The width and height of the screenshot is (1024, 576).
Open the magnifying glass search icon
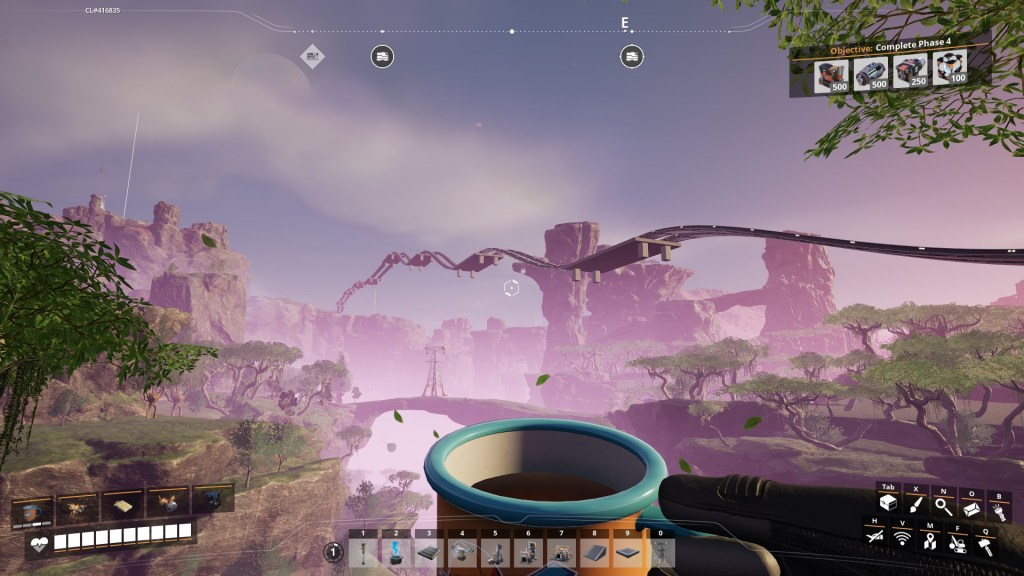click(x=942, y=507)
